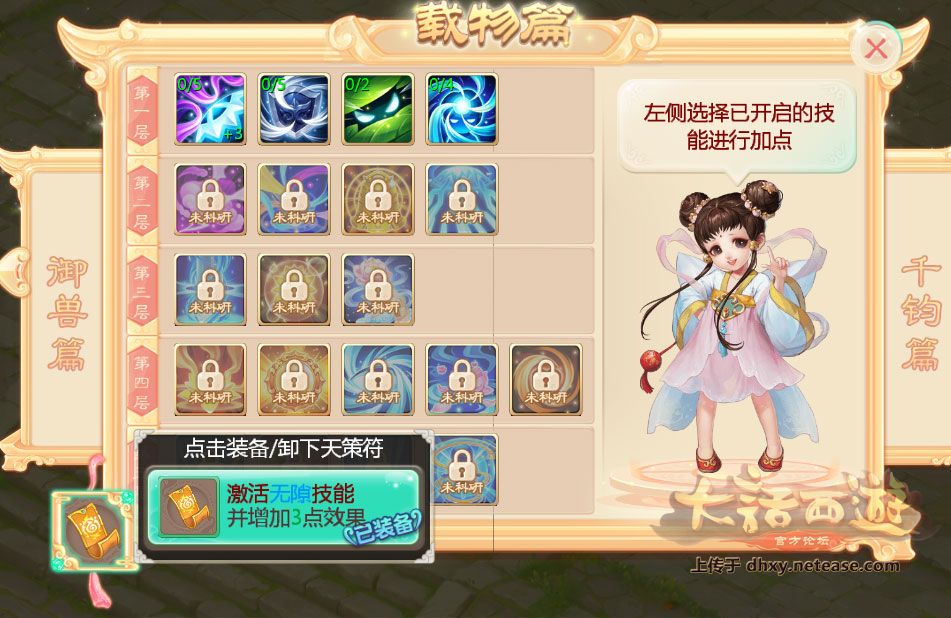The width and height of the screenshot is (951, 618).
Task: Select the purple crystal skill marked +3
Action: tap(210, 109)
